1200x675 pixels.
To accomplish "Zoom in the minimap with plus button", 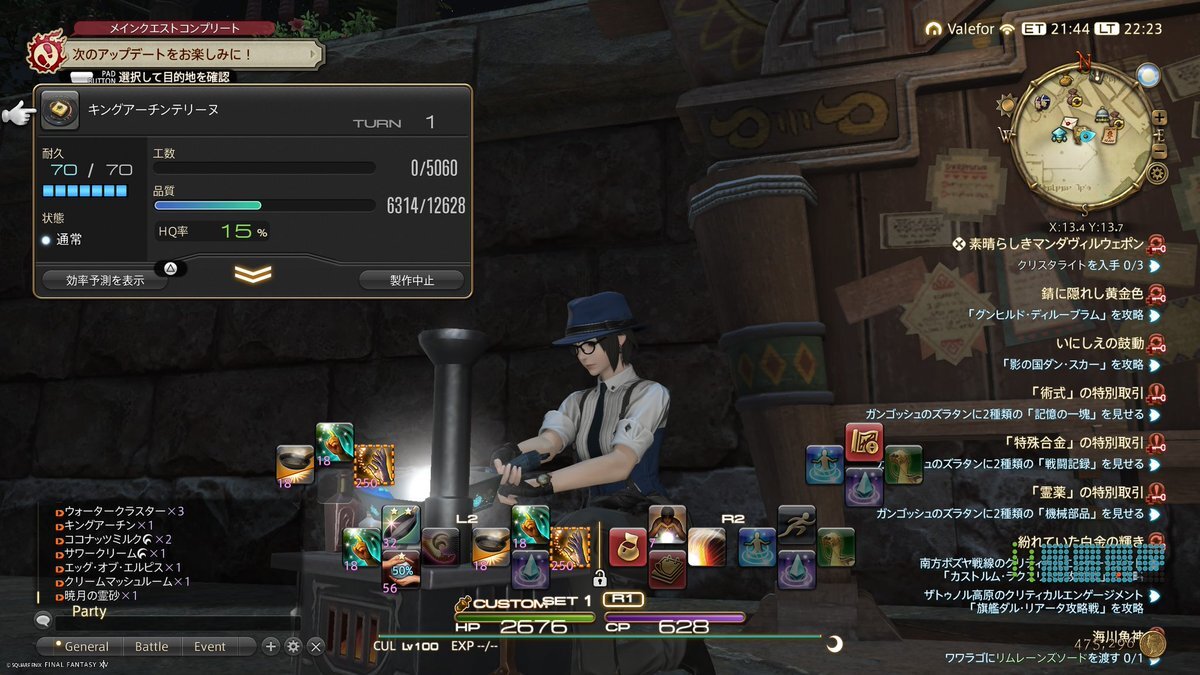I will coord(1159,117).
